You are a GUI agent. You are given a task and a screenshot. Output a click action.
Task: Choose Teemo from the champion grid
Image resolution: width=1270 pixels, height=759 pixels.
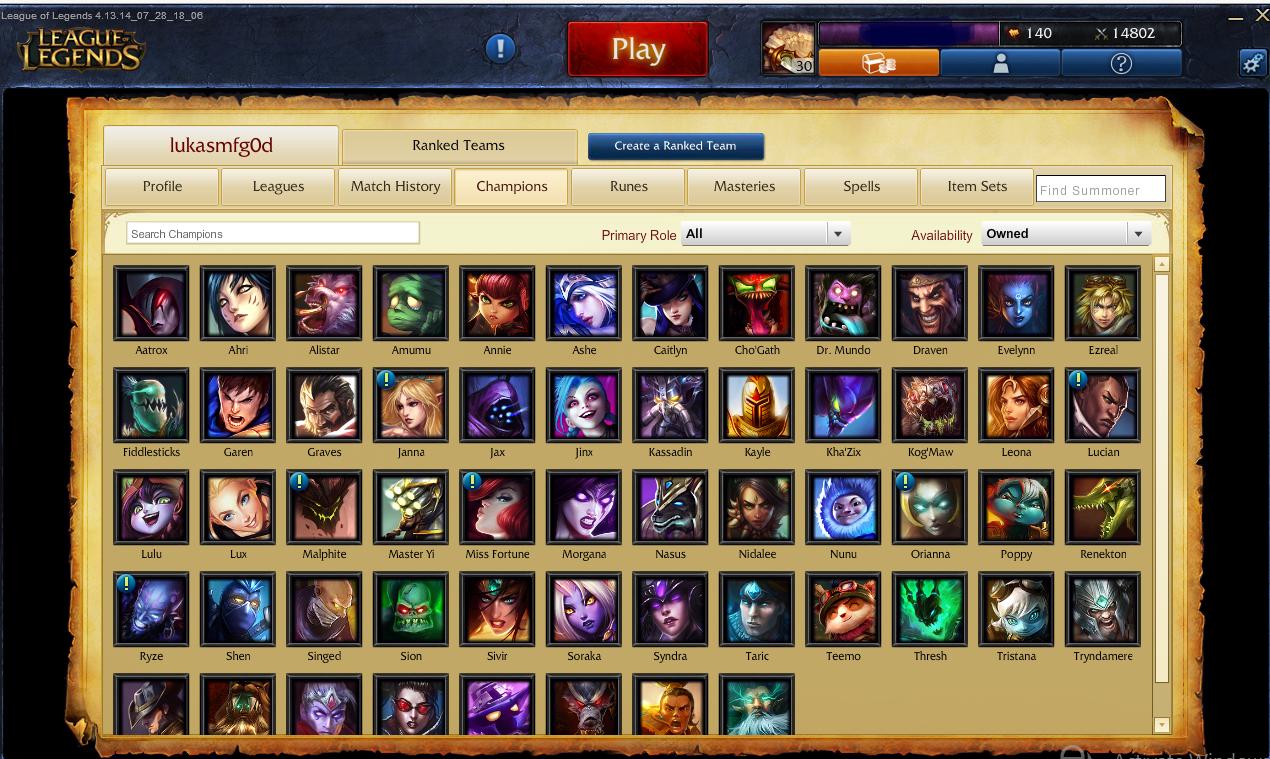(x=843, y=609)
